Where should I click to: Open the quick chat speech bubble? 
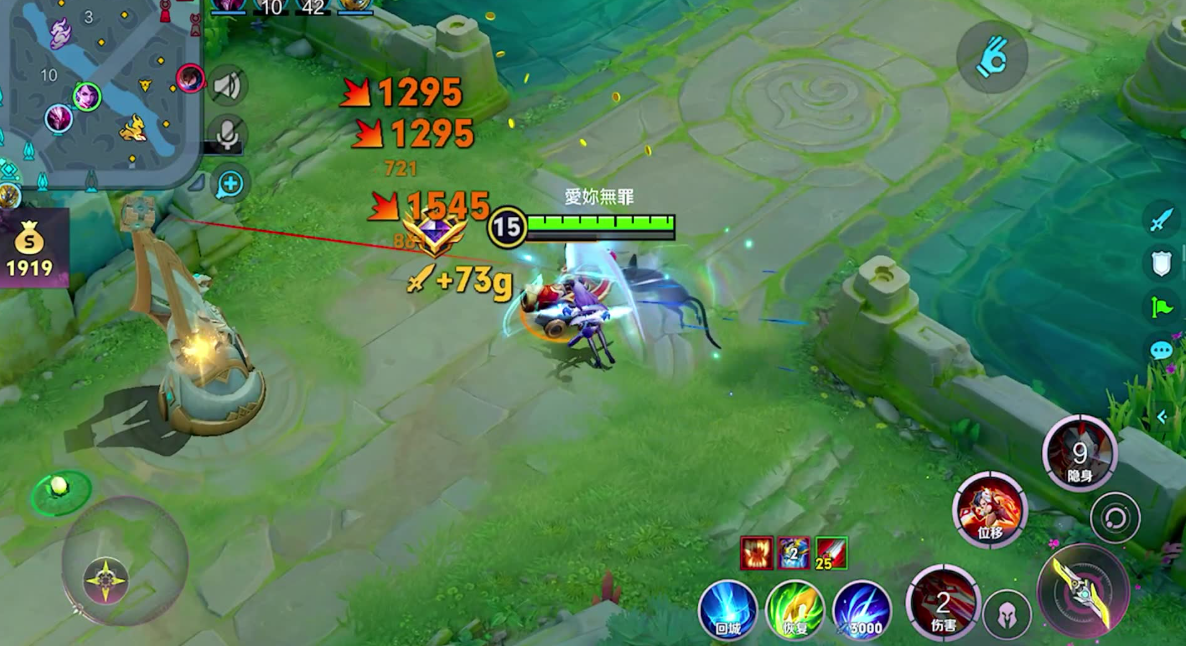pos(1160,351)
